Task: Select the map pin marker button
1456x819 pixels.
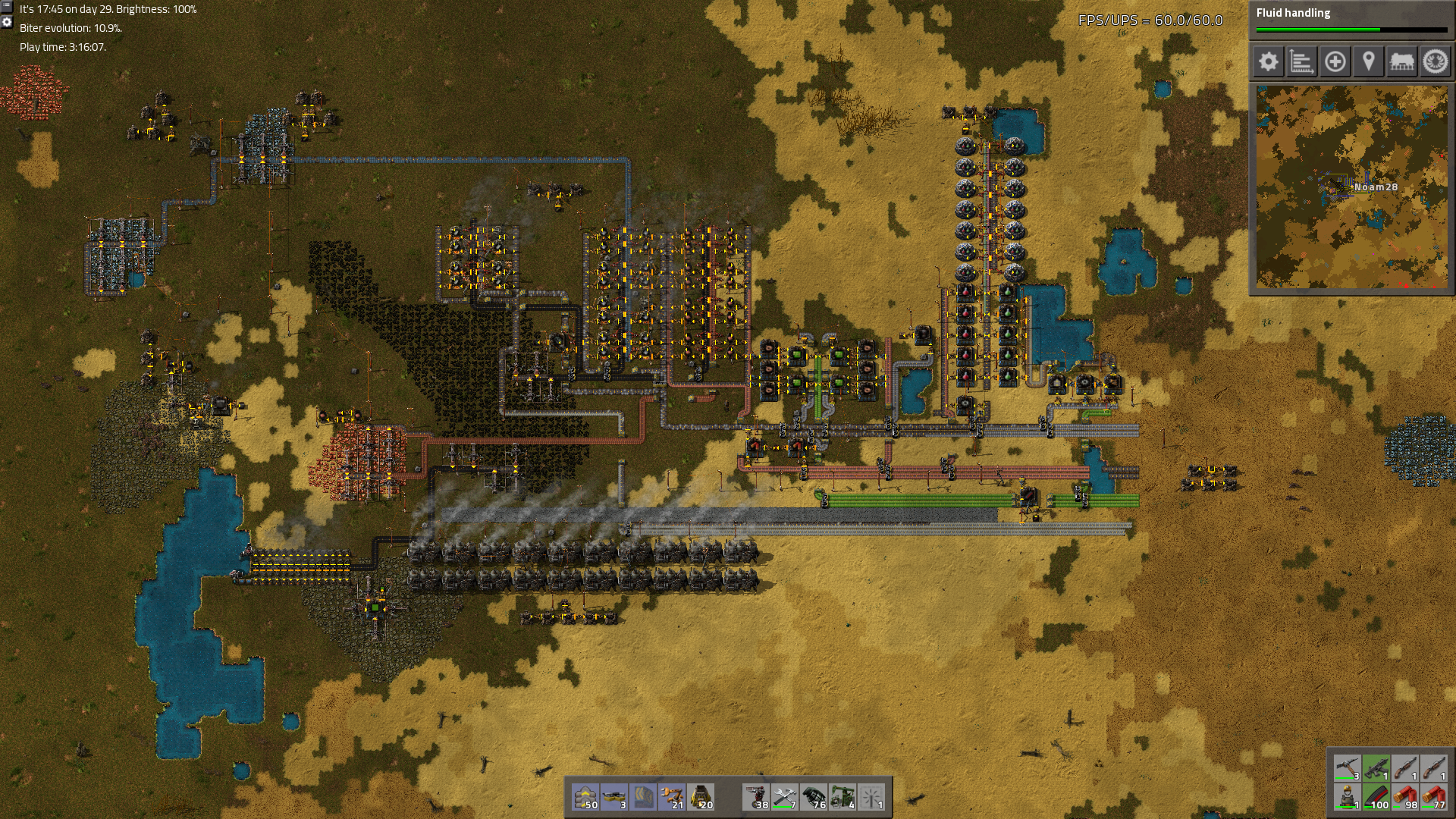Action: 1368,61
